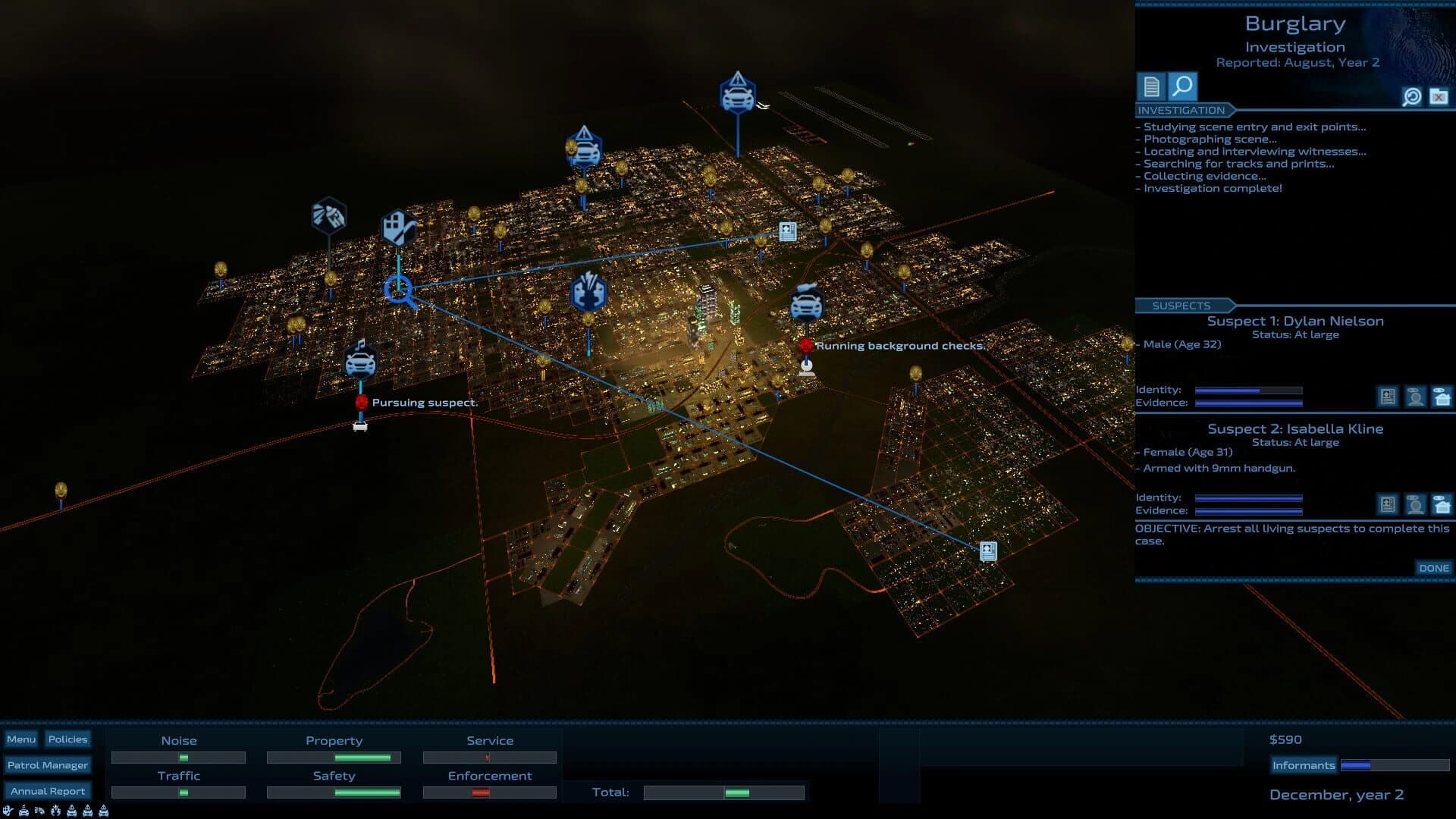
Task: Expand the INVESTIGATION section header
Action: 1181,108
